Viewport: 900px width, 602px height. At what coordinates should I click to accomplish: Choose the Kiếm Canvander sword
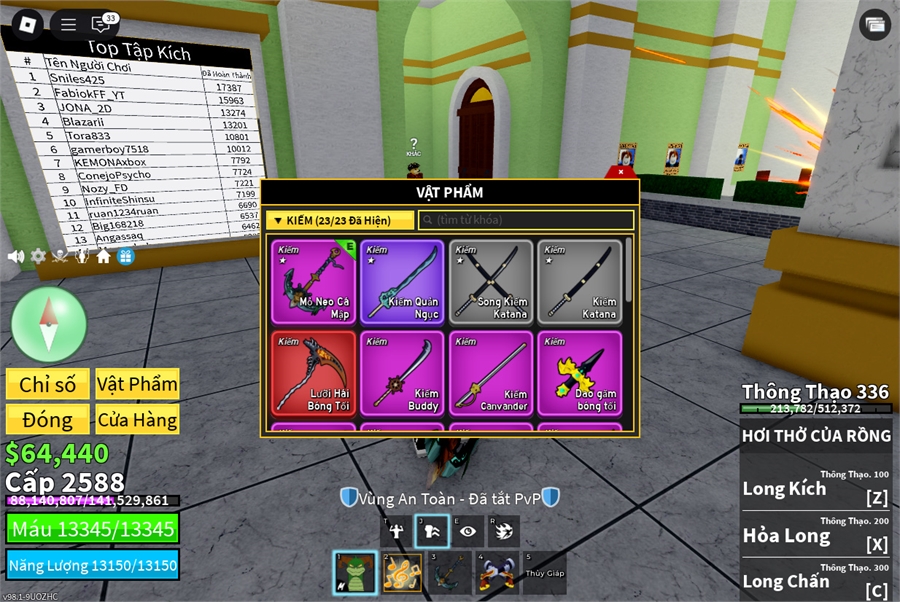(490, 372)
